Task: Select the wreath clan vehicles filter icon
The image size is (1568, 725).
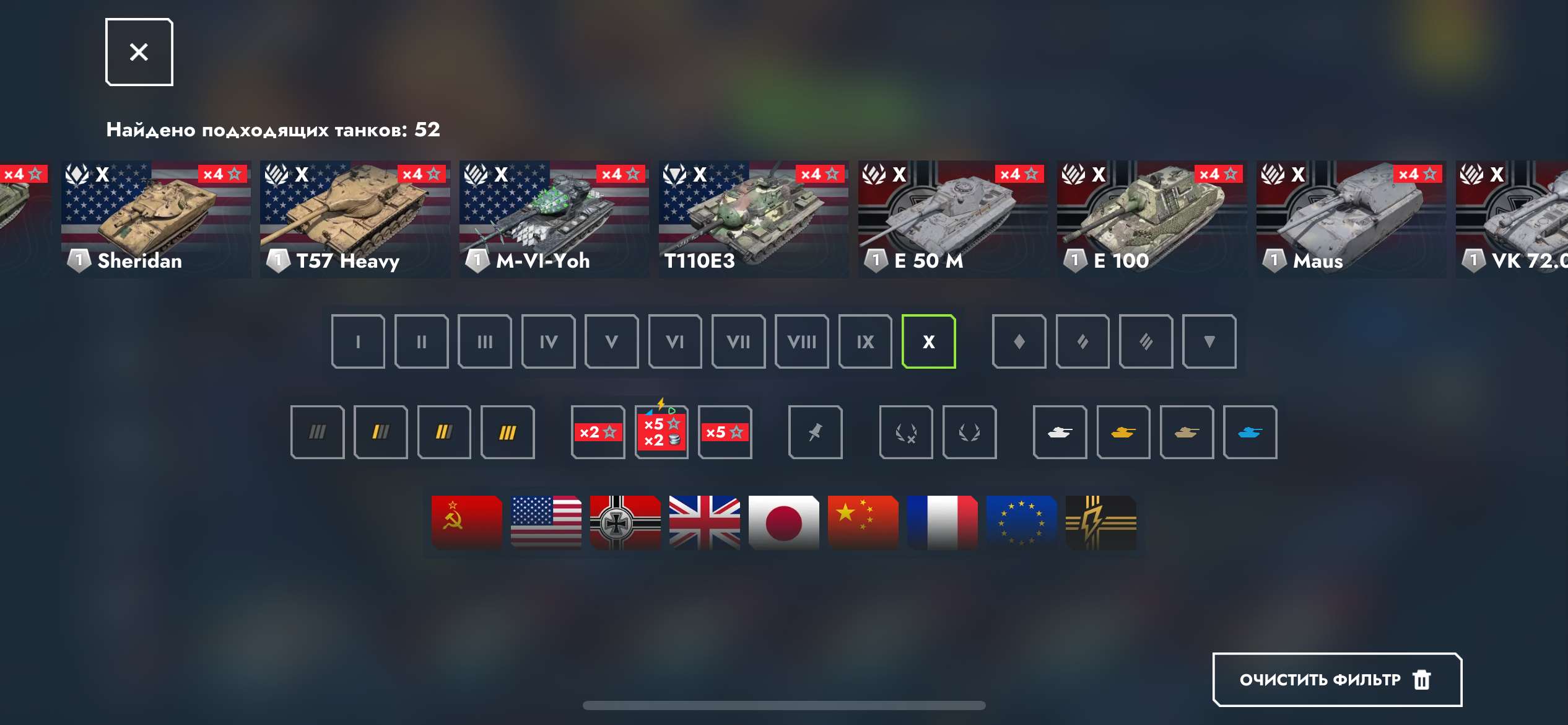Action: point(969,432)
